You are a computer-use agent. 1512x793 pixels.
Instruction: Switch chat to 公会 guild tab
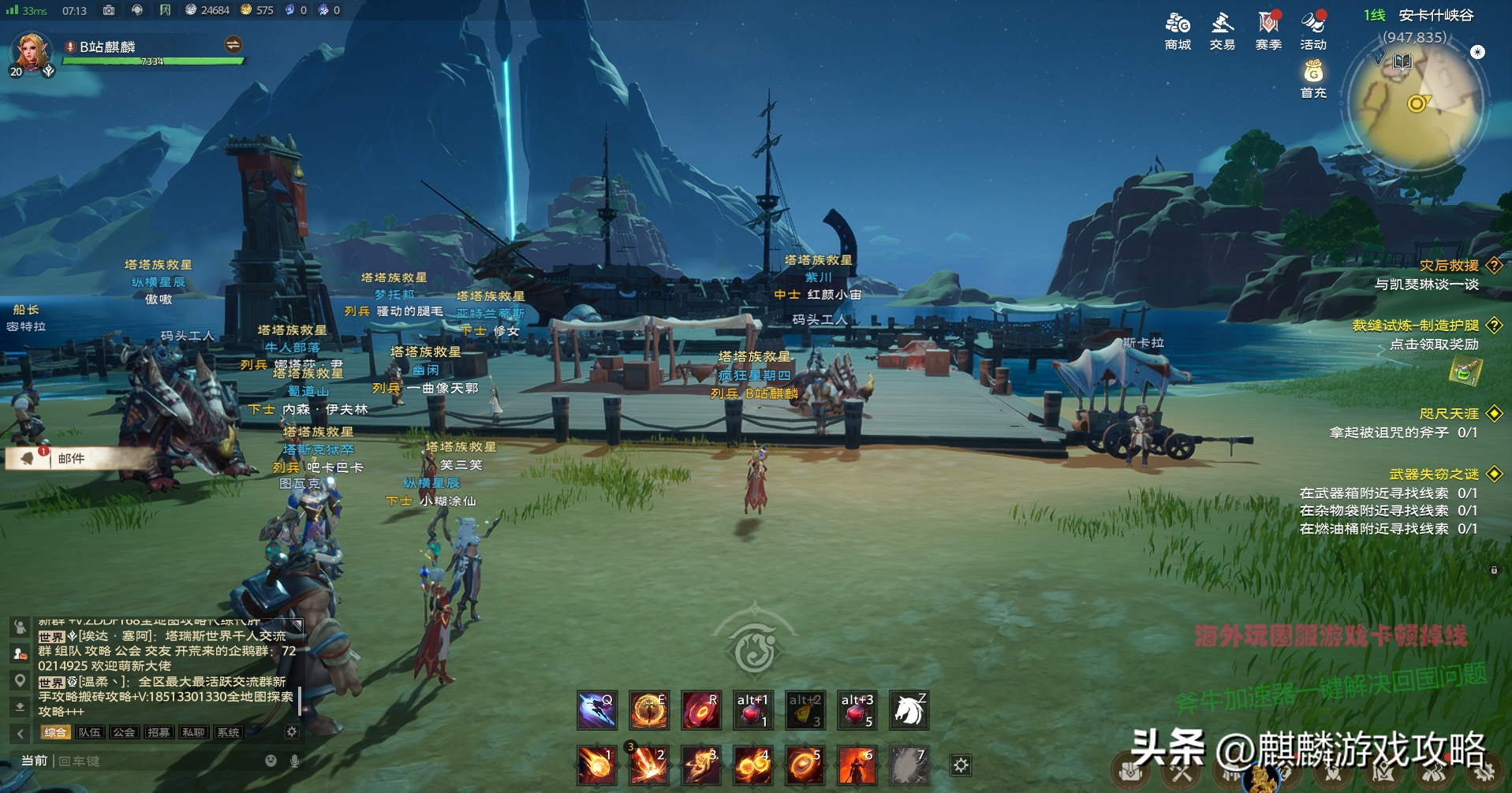[x=124, y=732]
